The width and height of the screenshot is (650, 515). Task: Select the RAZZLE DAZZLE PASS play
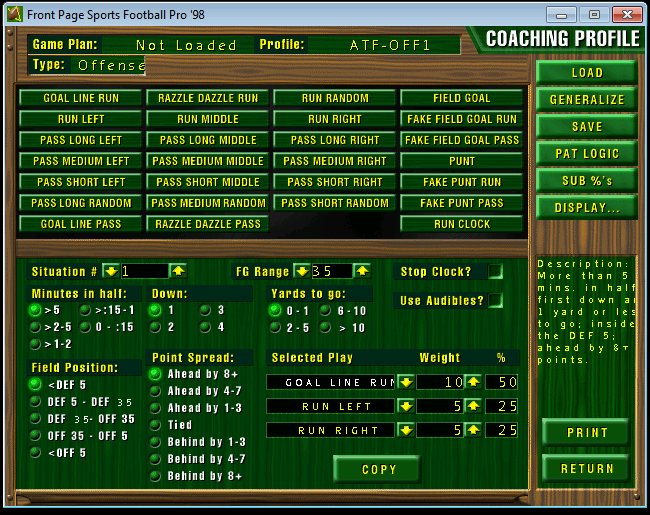coord(208,224)
